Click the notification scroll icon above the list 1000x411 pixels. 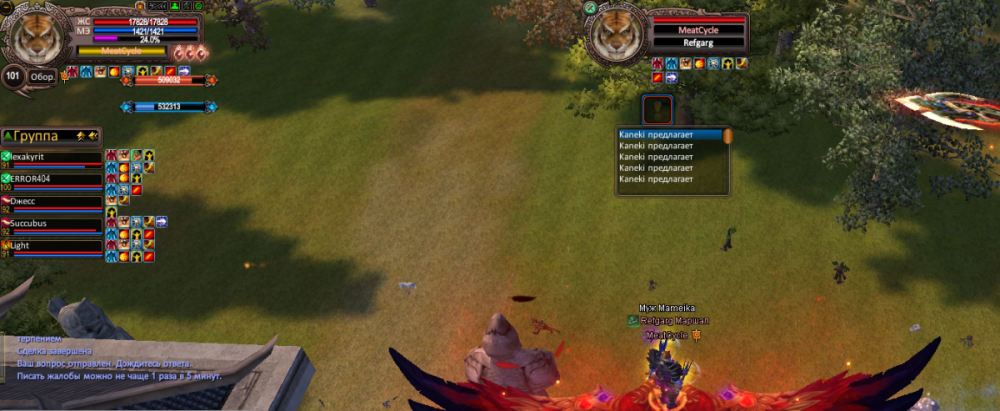click(x=657, y=109)
